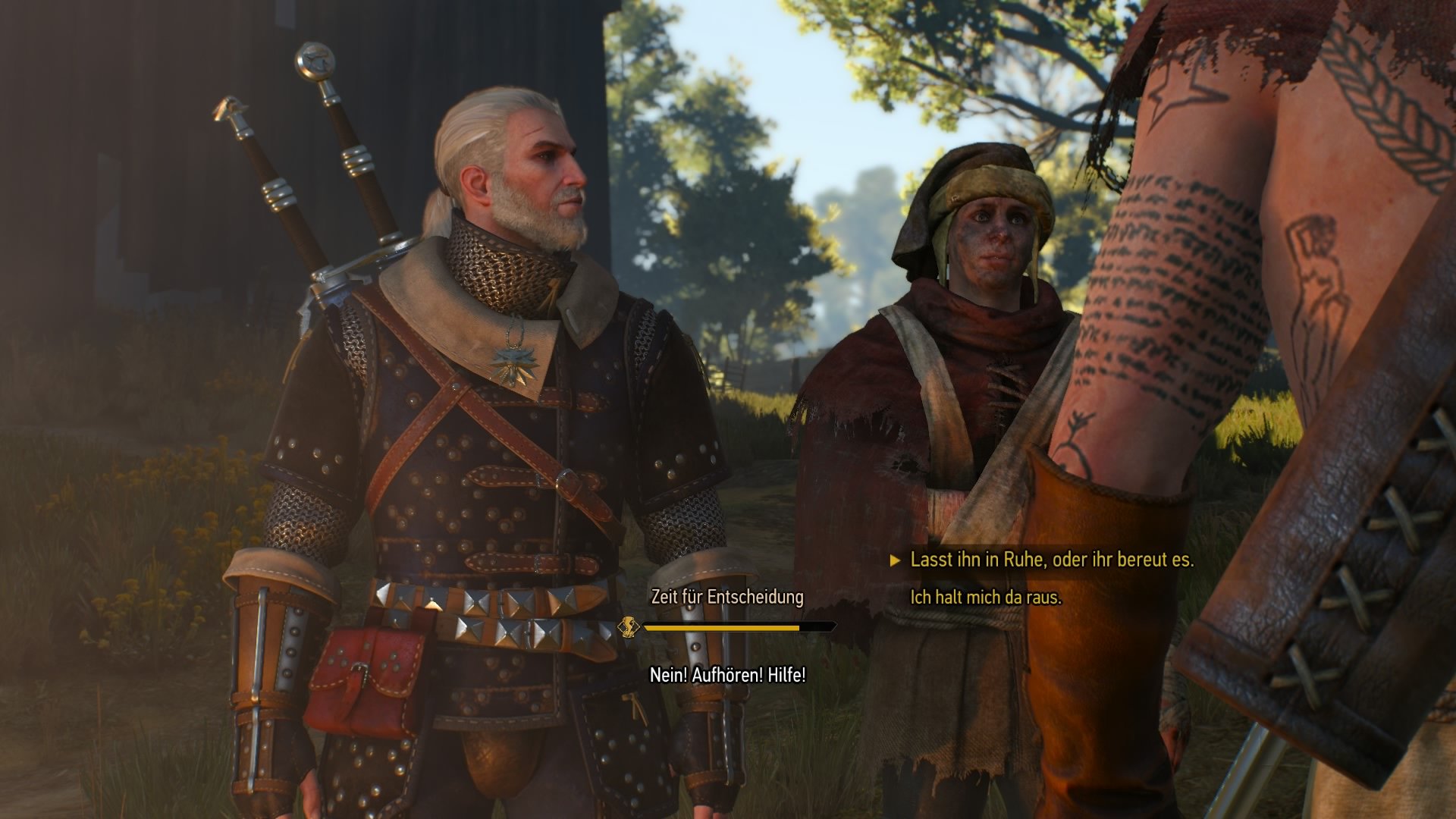The image size is (1456, 819).
Task: Click the hourglass timer icon beside the decision bar
Action: pos(629,626)
